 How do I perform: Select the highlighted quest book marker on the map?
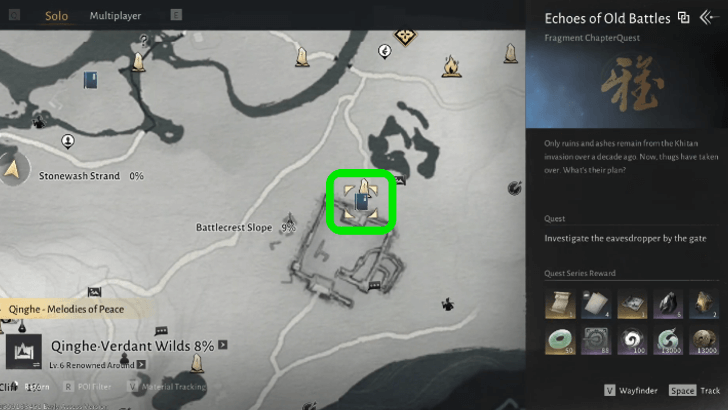(361, 201)
